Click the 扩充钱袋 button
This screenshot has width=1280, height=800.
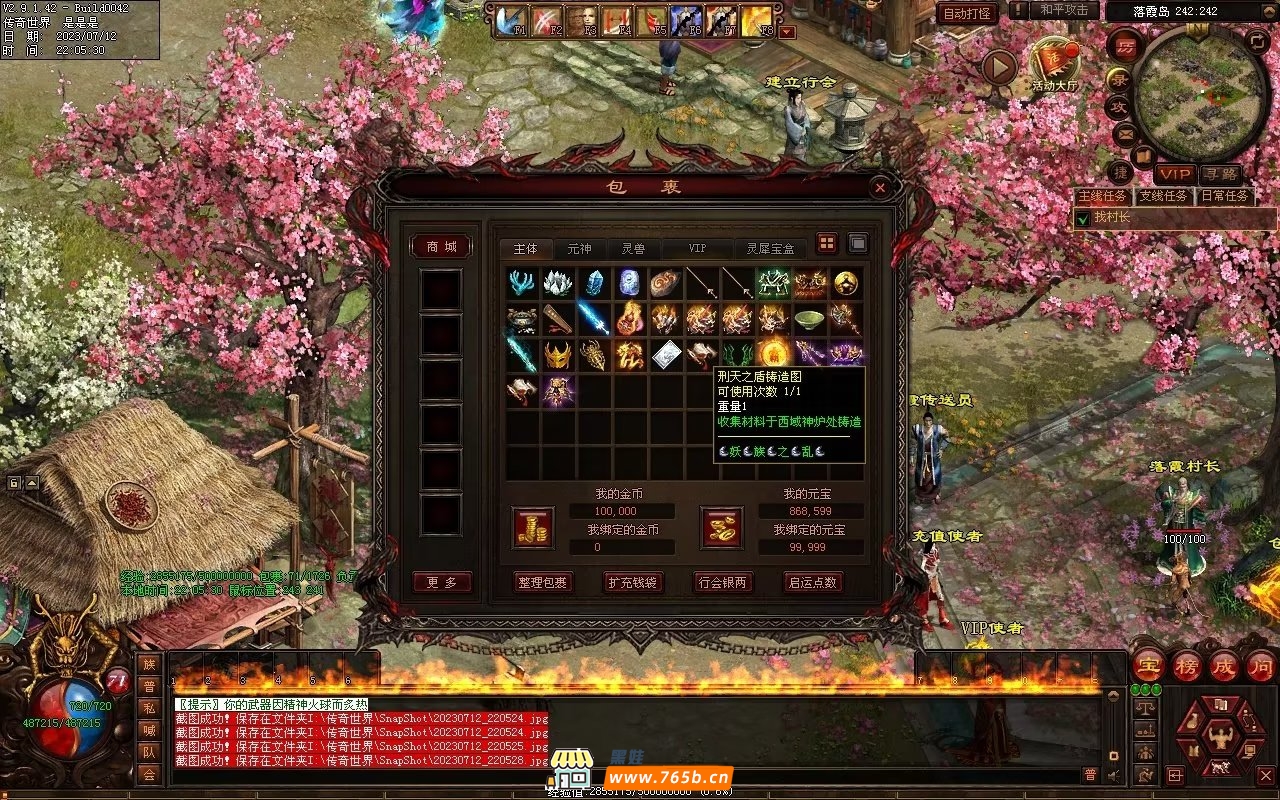point(633,582)
